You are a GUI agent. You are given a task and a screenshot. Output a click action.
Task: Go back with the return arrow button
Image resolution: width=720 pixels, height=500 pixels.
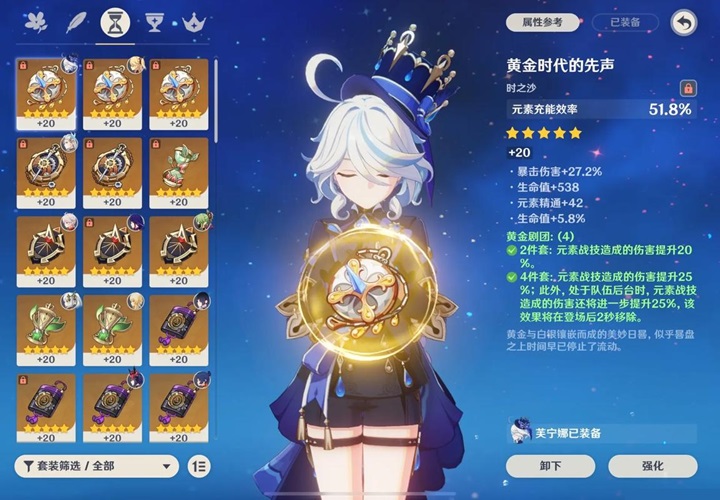click(x=684, y=21)
